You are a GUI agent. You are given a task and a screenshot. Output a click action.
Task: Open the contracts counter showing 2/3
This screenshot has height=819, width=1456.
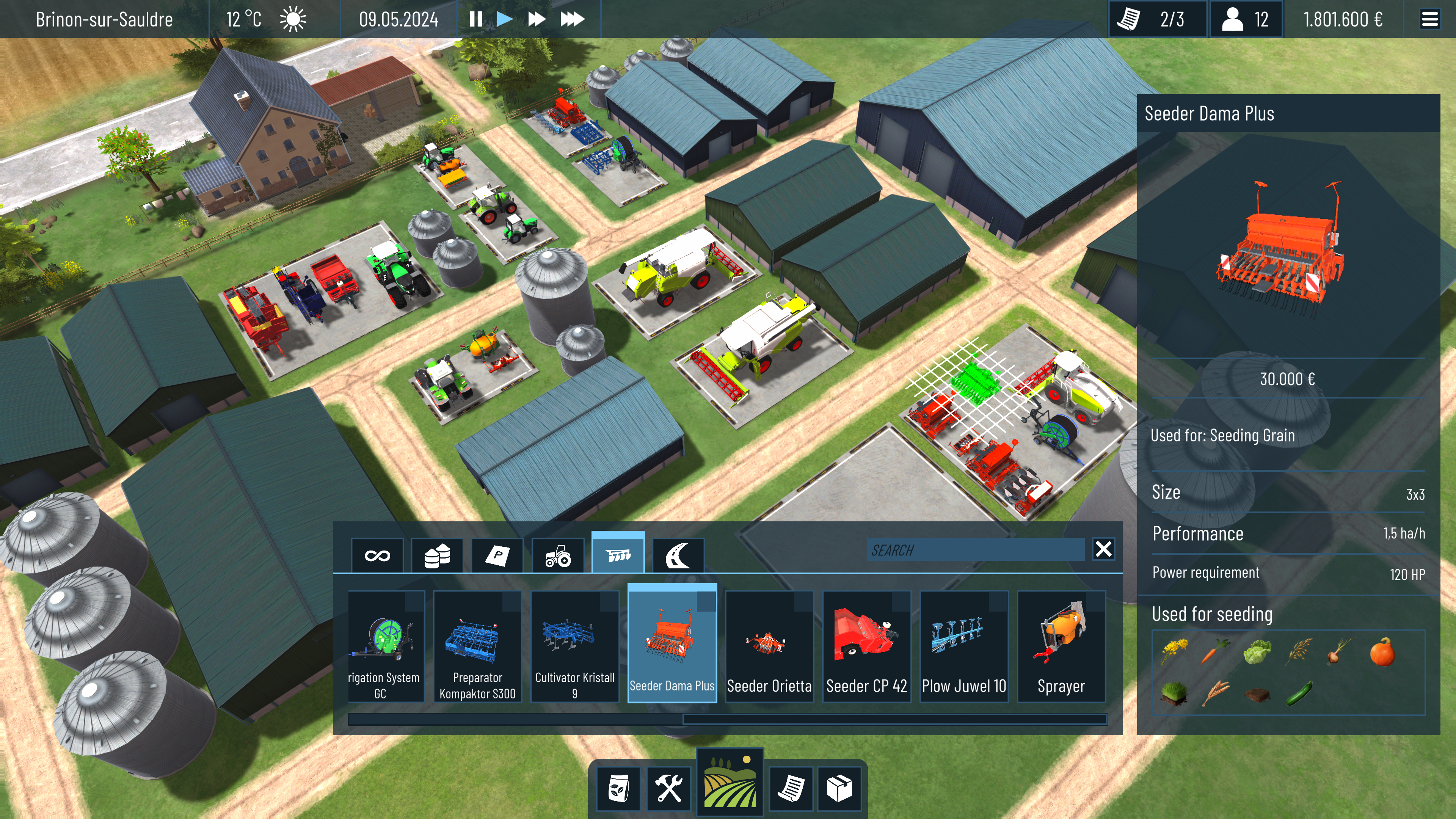1157,19
